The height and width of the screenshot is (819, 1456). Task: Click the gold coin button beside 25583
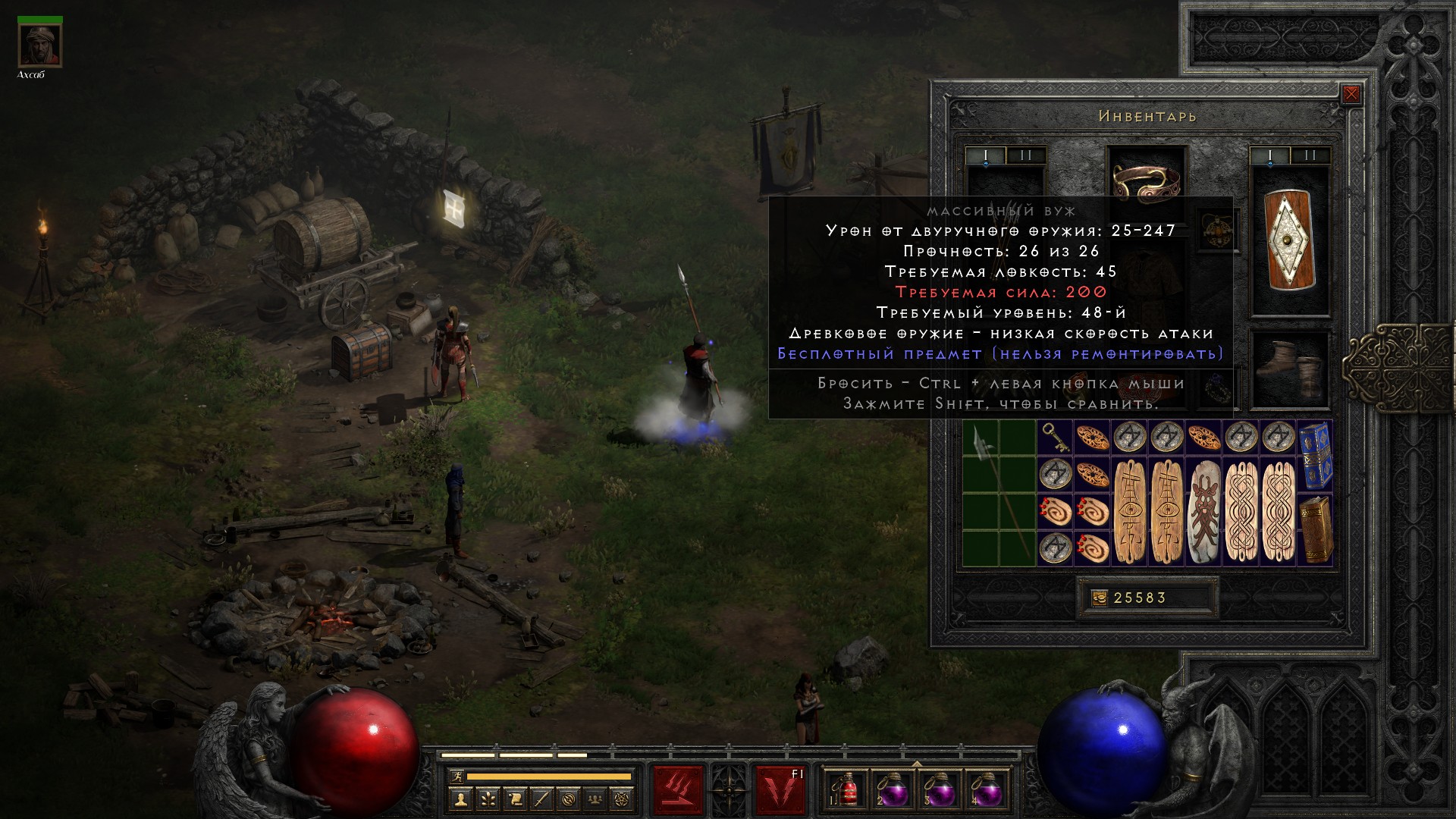1099,598
